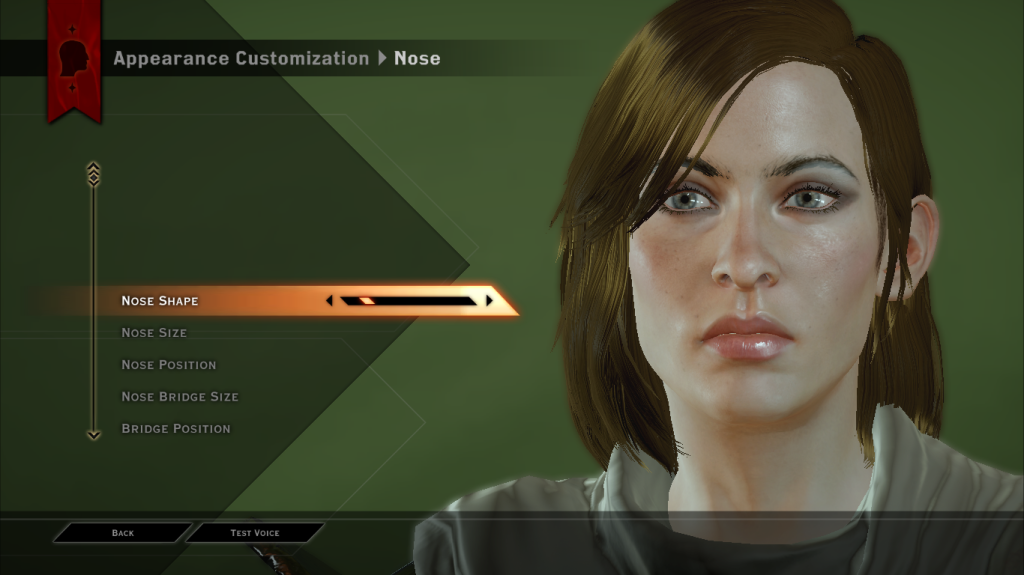The height and width of the screenshot is (575, 1024).
Task: Adjust the Nose Shape slider bar
Action: 408,300
